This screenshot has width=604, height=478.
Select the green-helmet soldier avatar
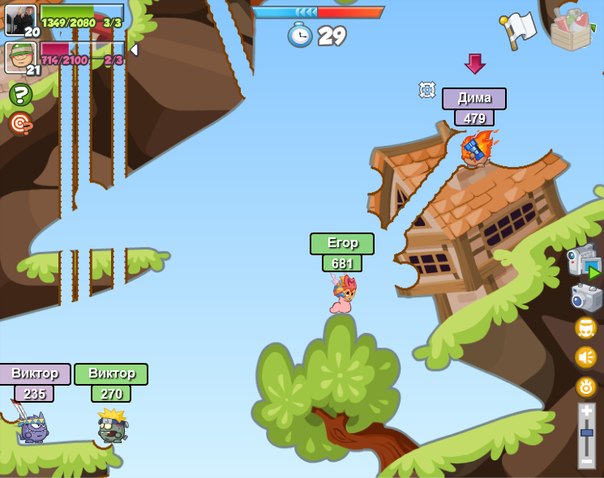coord(20,56)
